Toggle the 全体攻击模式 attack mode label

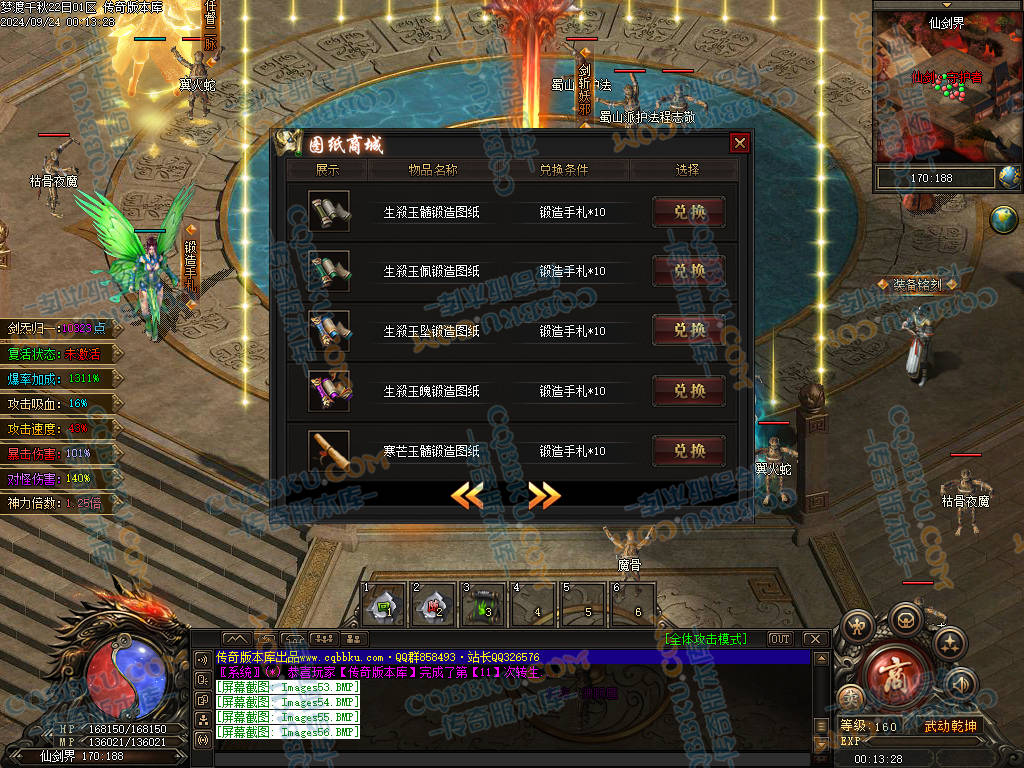tap(705, 639)
